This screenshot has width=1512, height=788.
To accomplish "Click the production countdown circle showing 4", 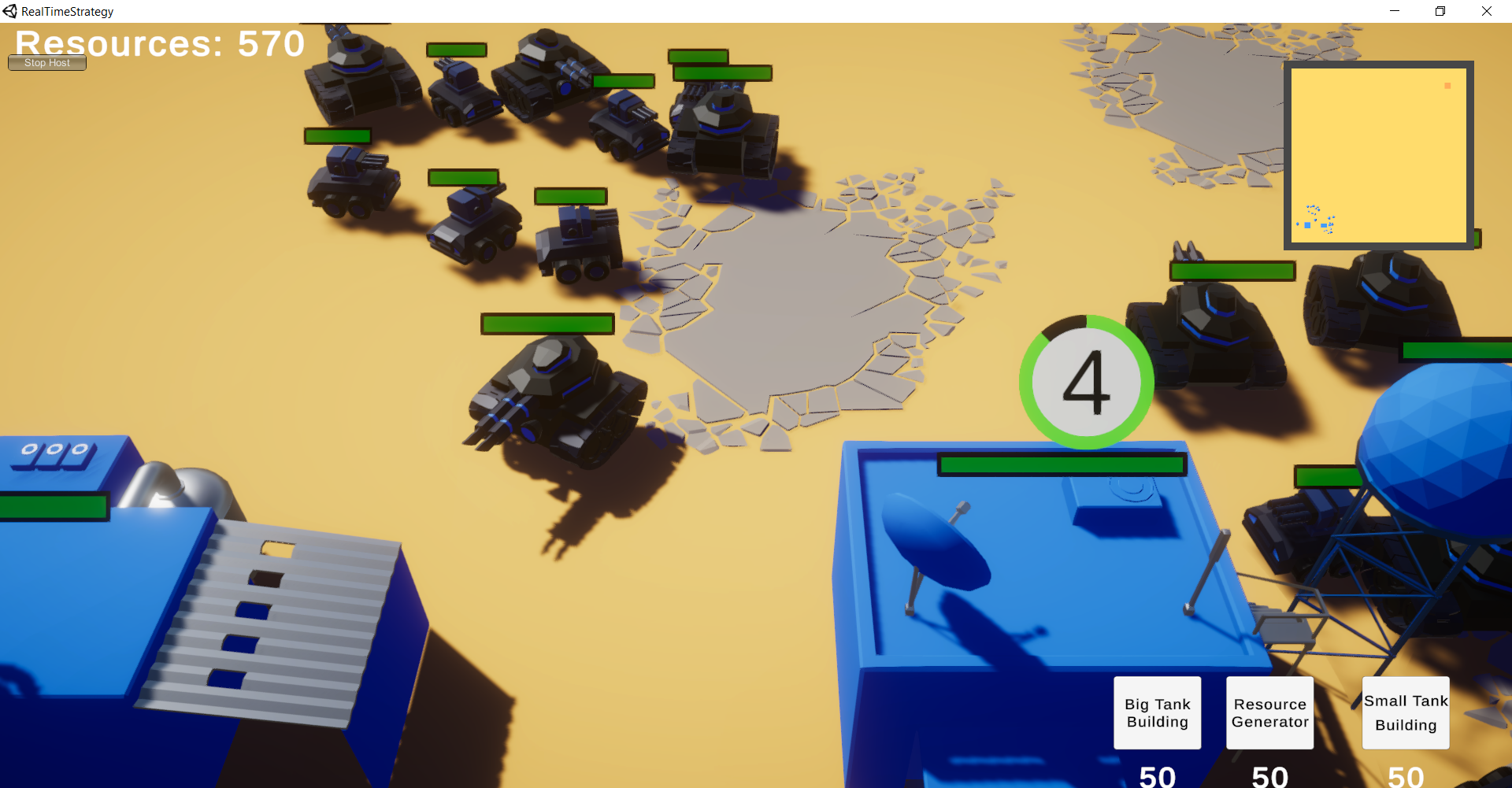I will 1088,382.
